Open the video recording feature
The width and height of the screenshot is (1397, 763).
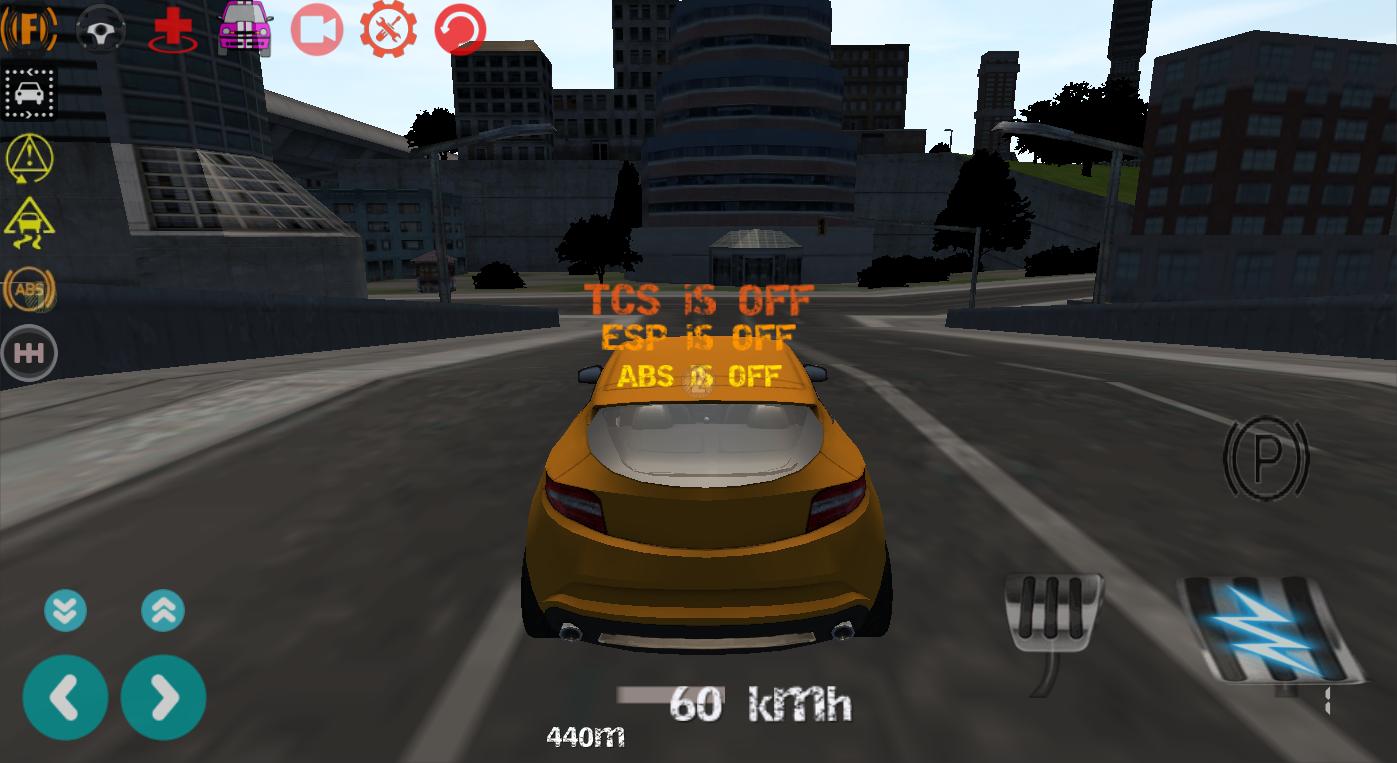tap(316, 27)
